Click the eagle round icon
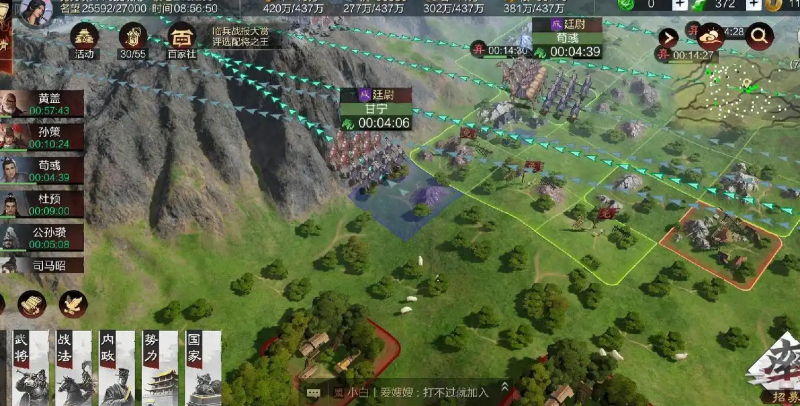This screenshot has width=800, height=406. coord(73,304)
